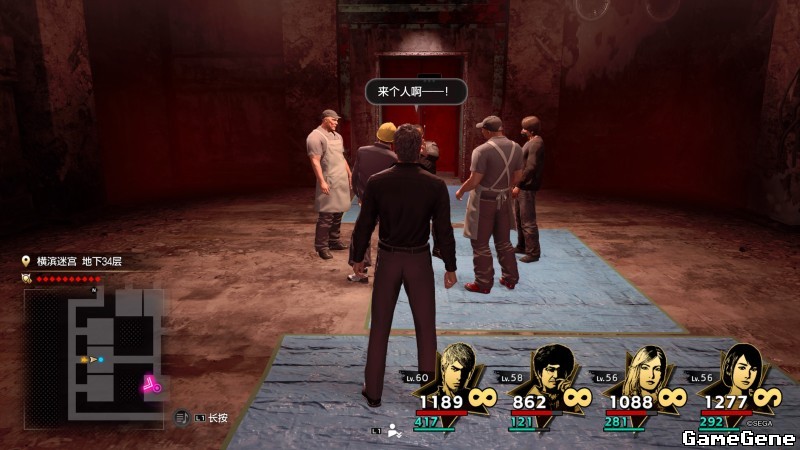The width and height of the screenshot is (800, 450).
Task: Select the Yokohama dungeon floor 34 location label
Action: point(78,262)
